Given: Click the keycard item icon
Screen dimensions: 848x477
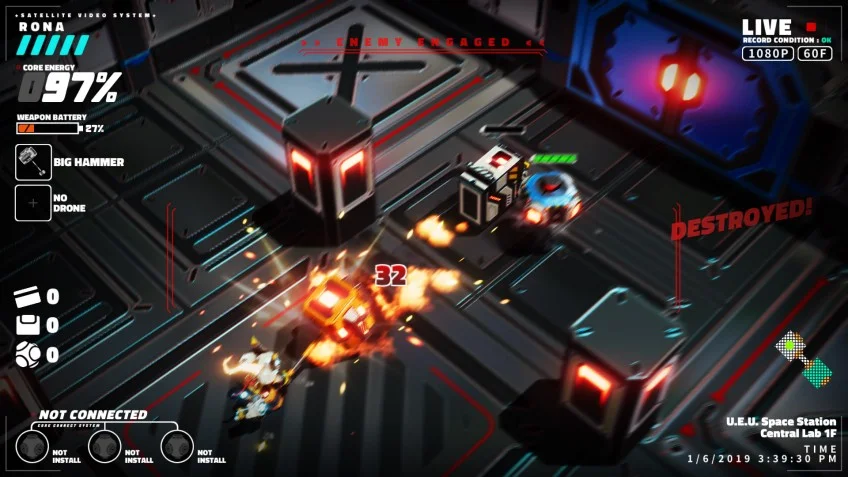Looking at the screenshot, I should point(27,296).
